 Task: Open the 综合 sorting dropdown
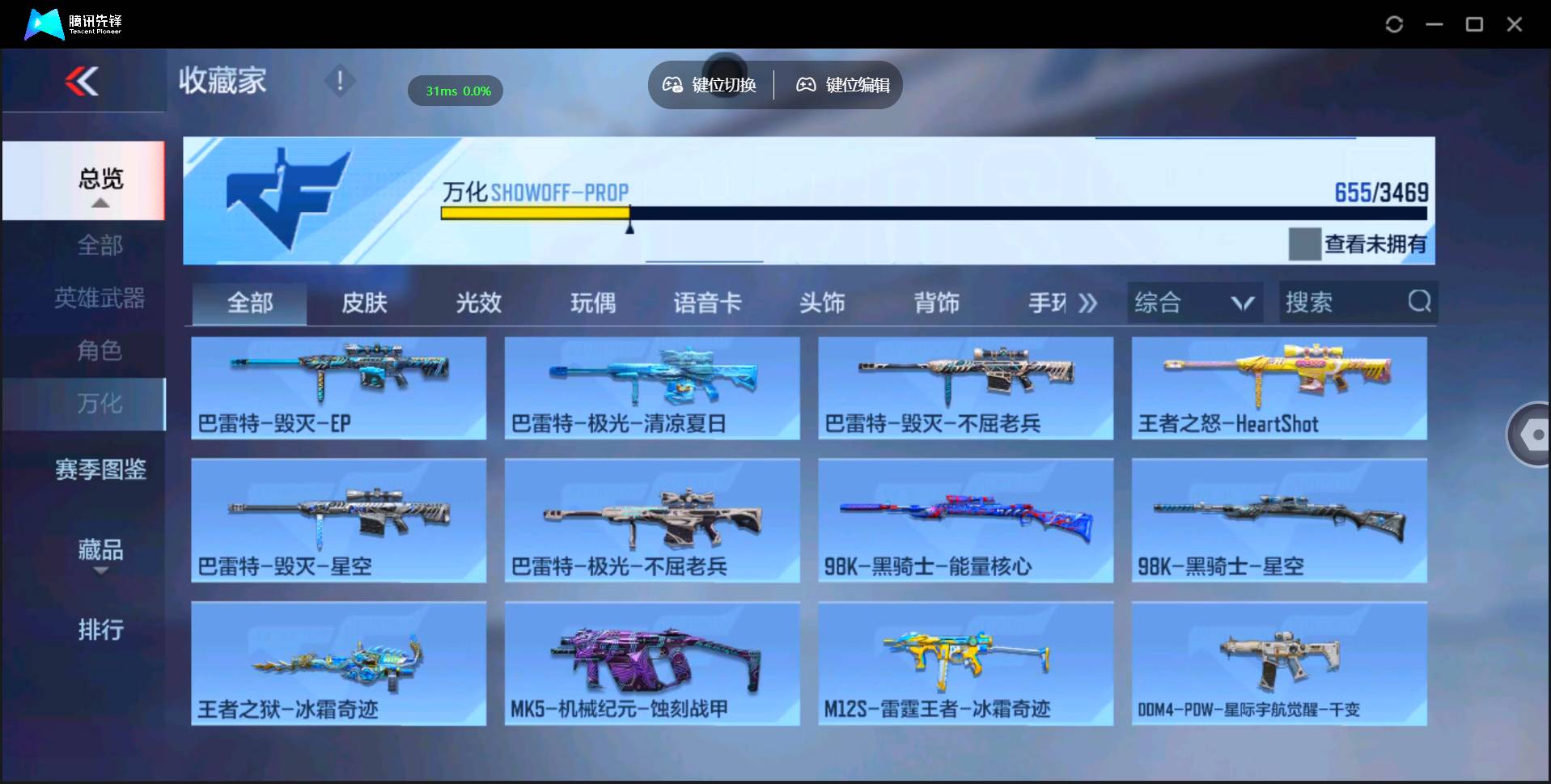pos(1193,302)
